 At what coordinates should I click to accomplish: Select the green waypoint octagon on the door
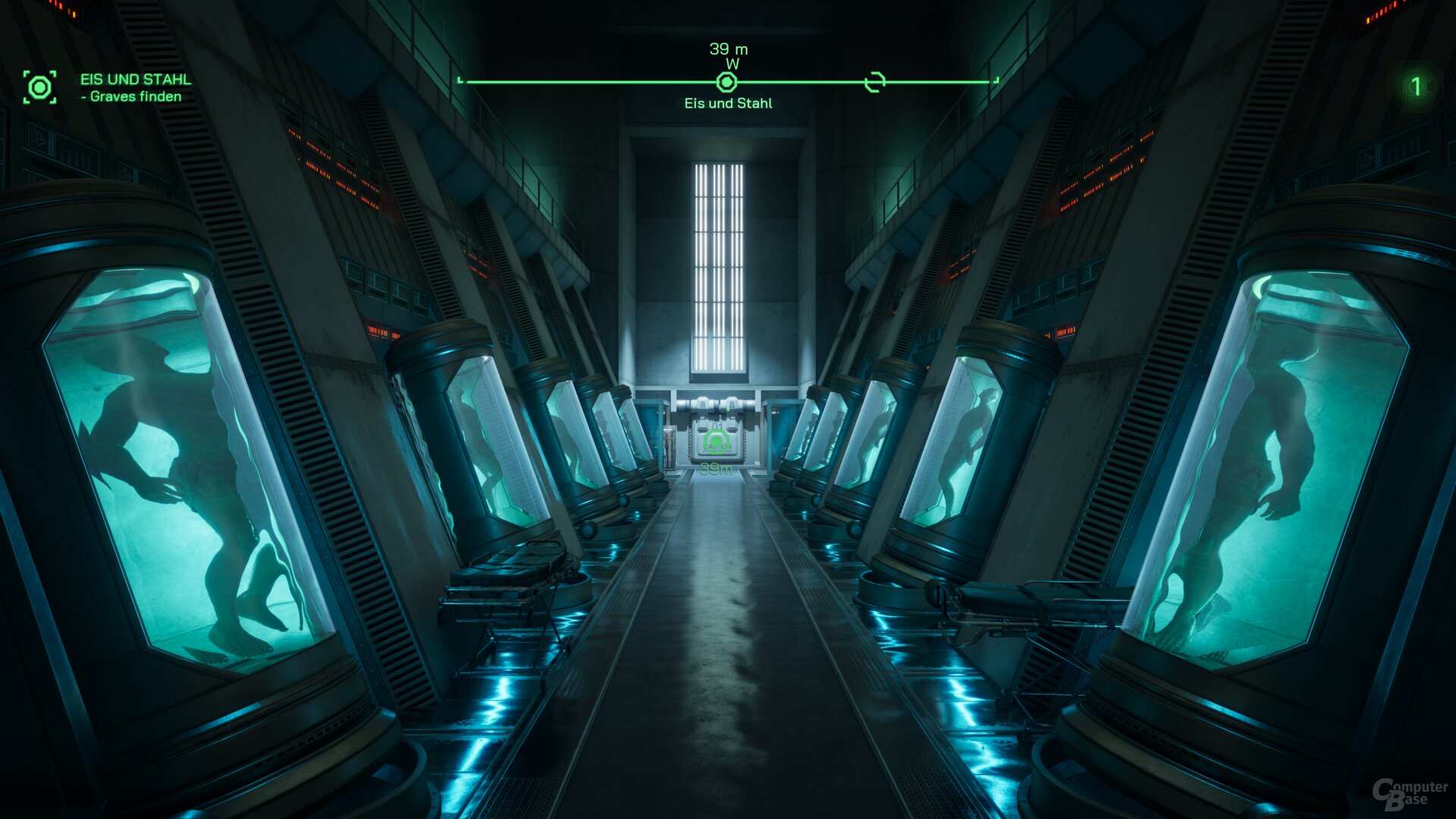(715, 441)
